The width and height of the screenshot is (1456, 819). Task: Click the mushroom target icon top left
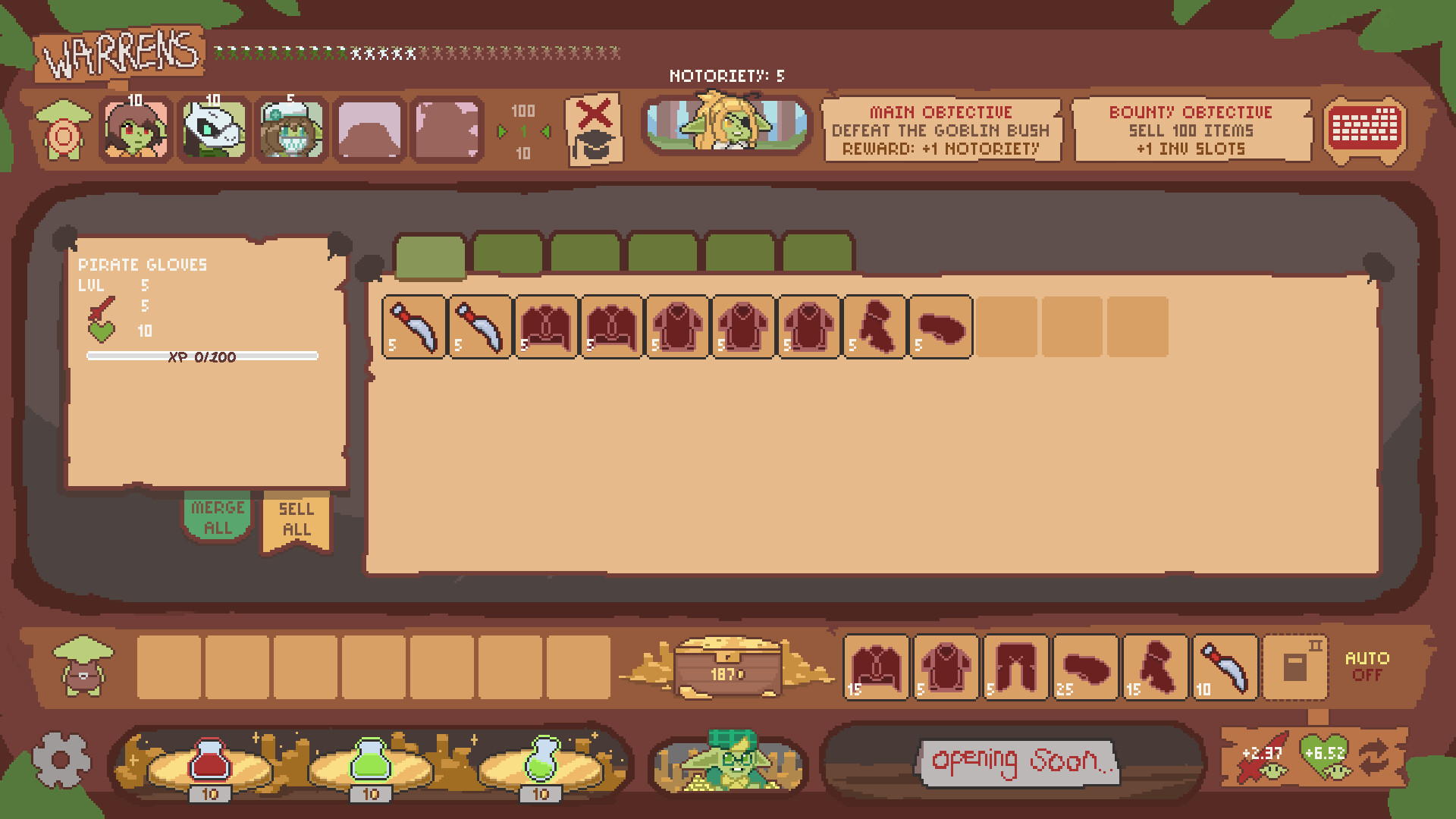64,129
